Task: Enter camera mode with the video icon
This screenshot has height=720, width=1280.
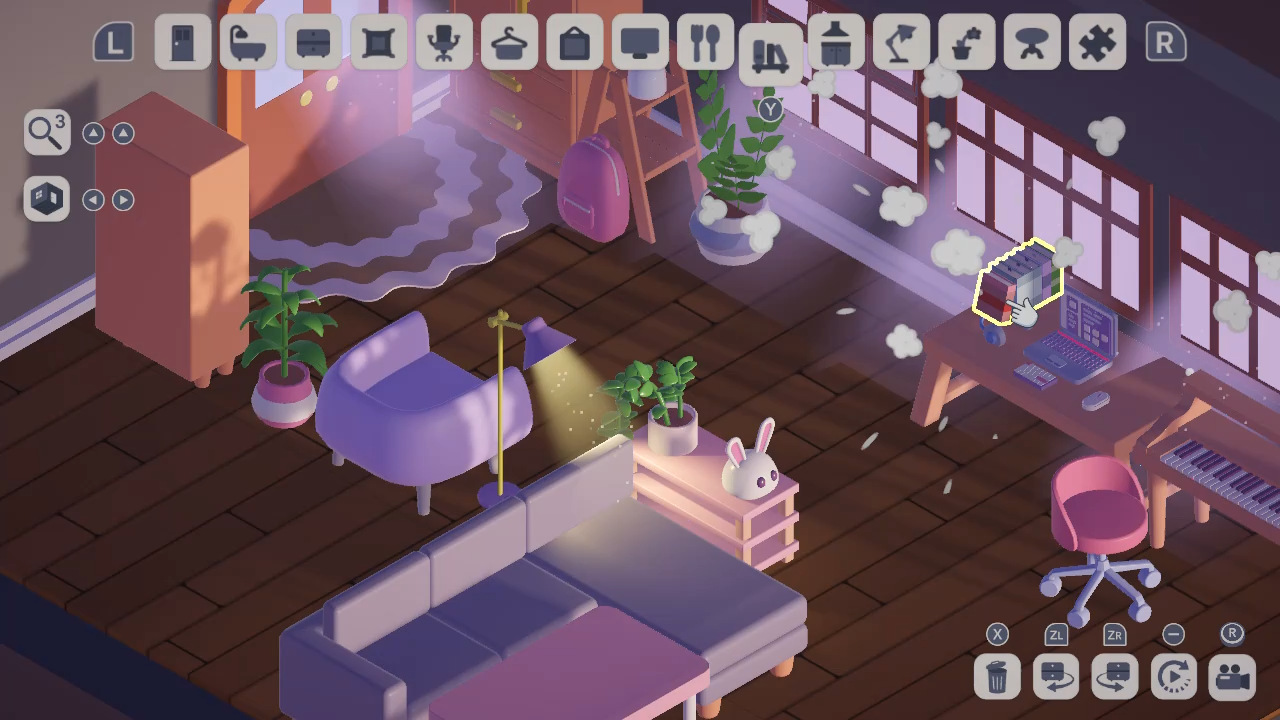Action: click(x=1232, y=677)
